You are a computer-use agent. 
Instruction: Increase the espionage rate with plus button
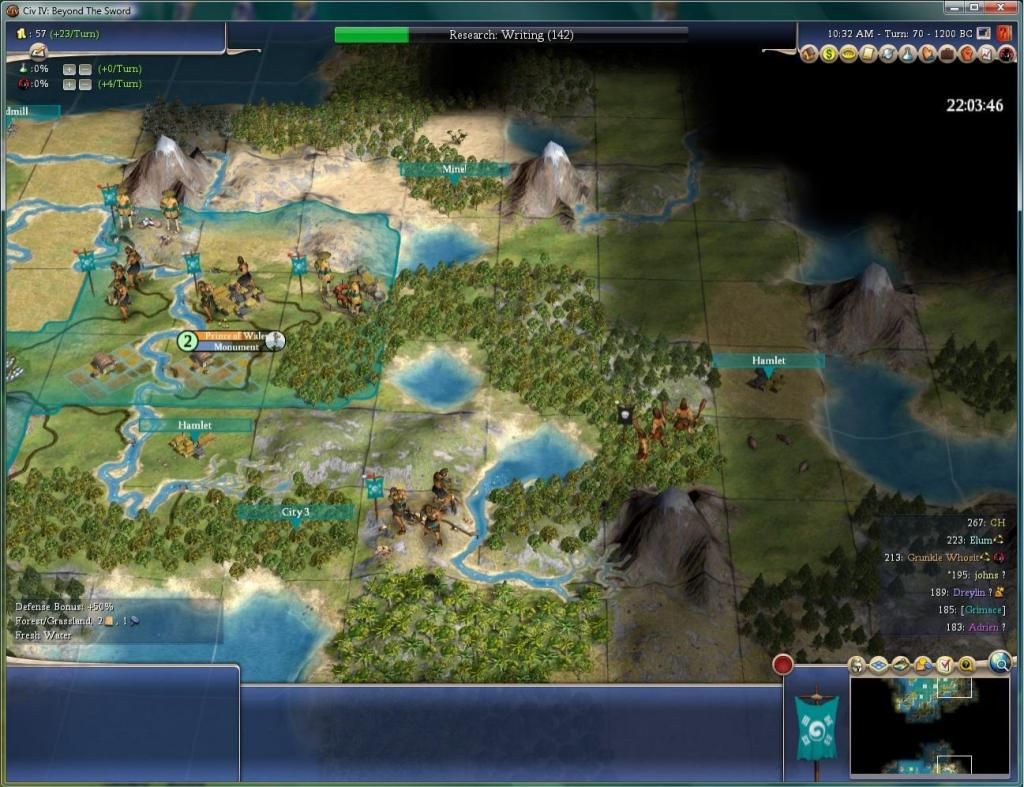tap(69, 84)
